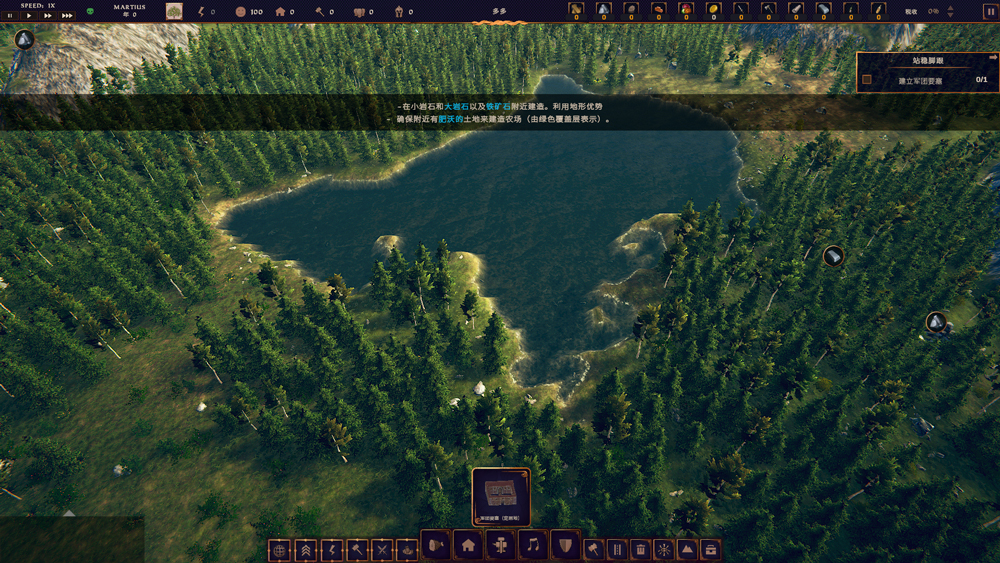
Task: Select the legion fortress building card
Action: coord(501,494)
